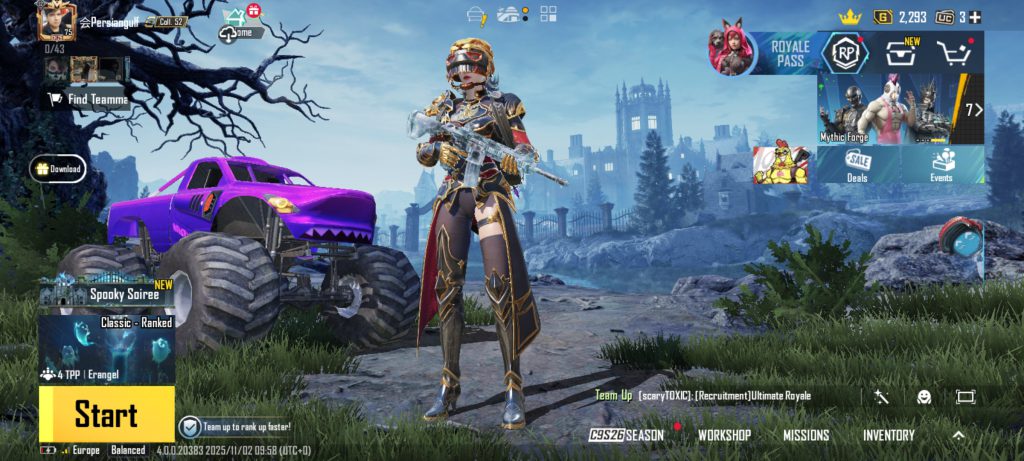Viewport: 1024px width, 461px height.
Task: Open the Events panel
Action: [x=941, y=165]
